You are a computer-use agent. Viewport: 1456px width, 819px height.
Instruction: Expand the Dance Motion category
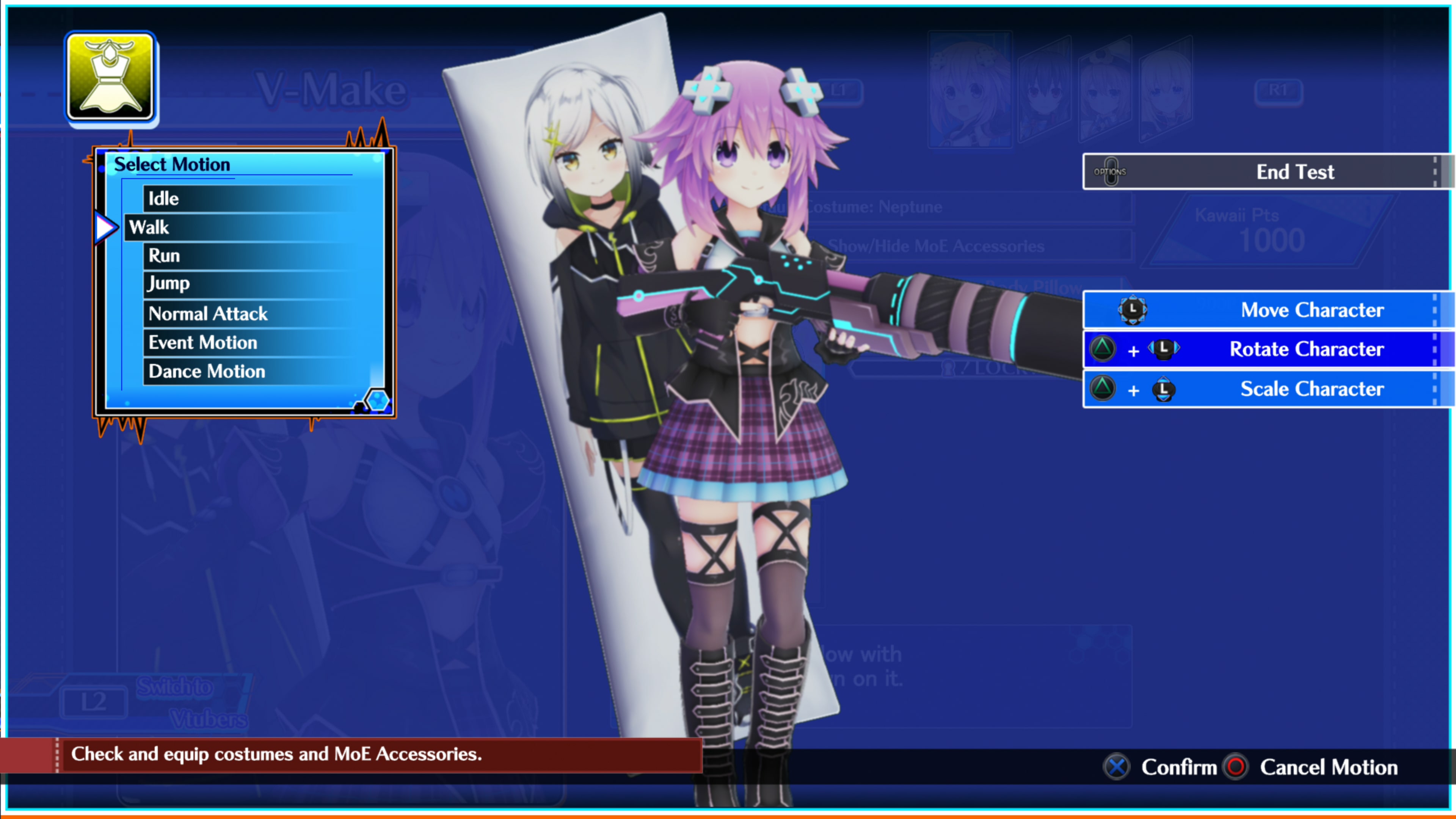206,371
